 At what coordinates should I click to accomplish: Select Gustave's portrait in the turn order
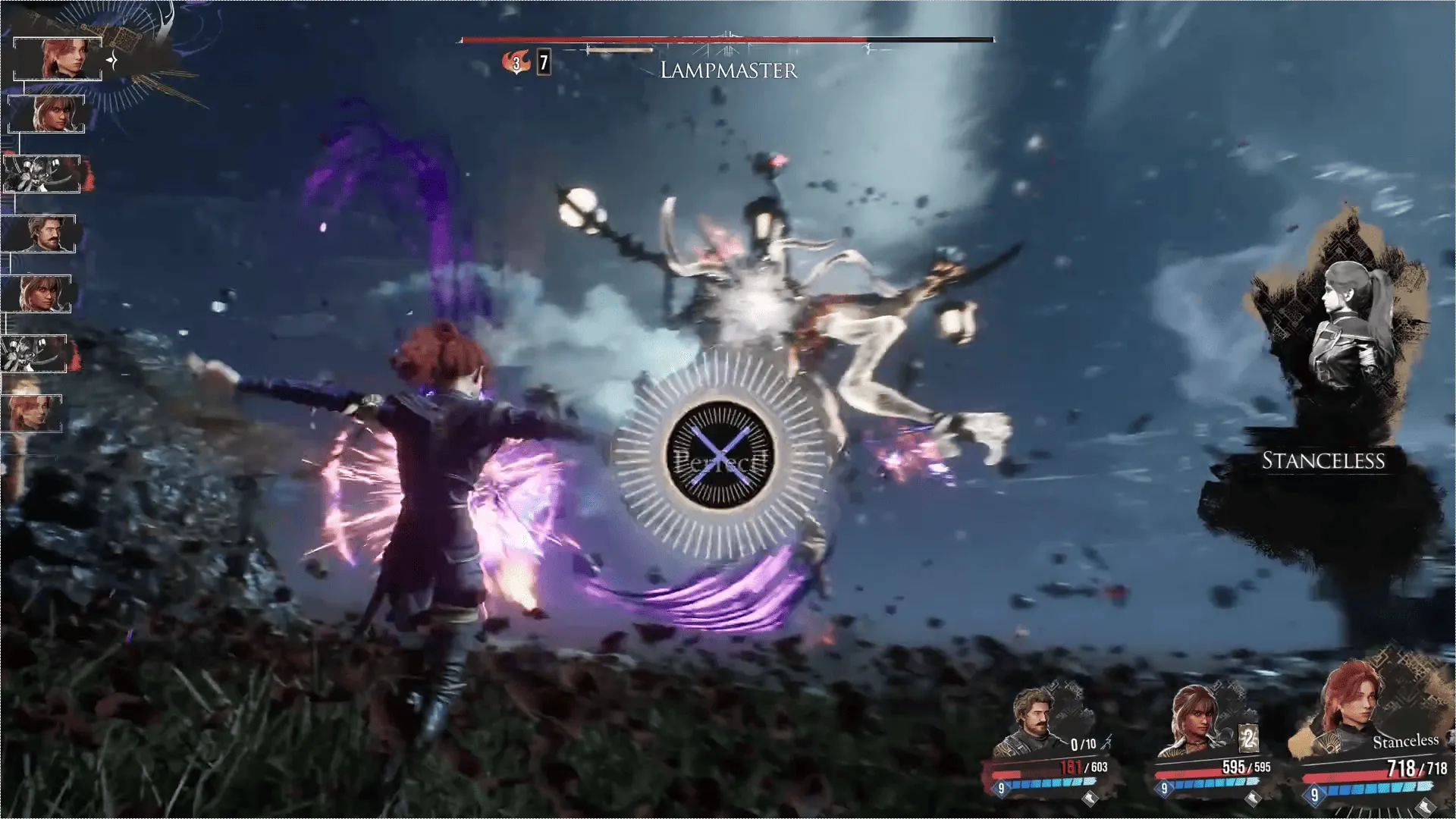(39, 234)
